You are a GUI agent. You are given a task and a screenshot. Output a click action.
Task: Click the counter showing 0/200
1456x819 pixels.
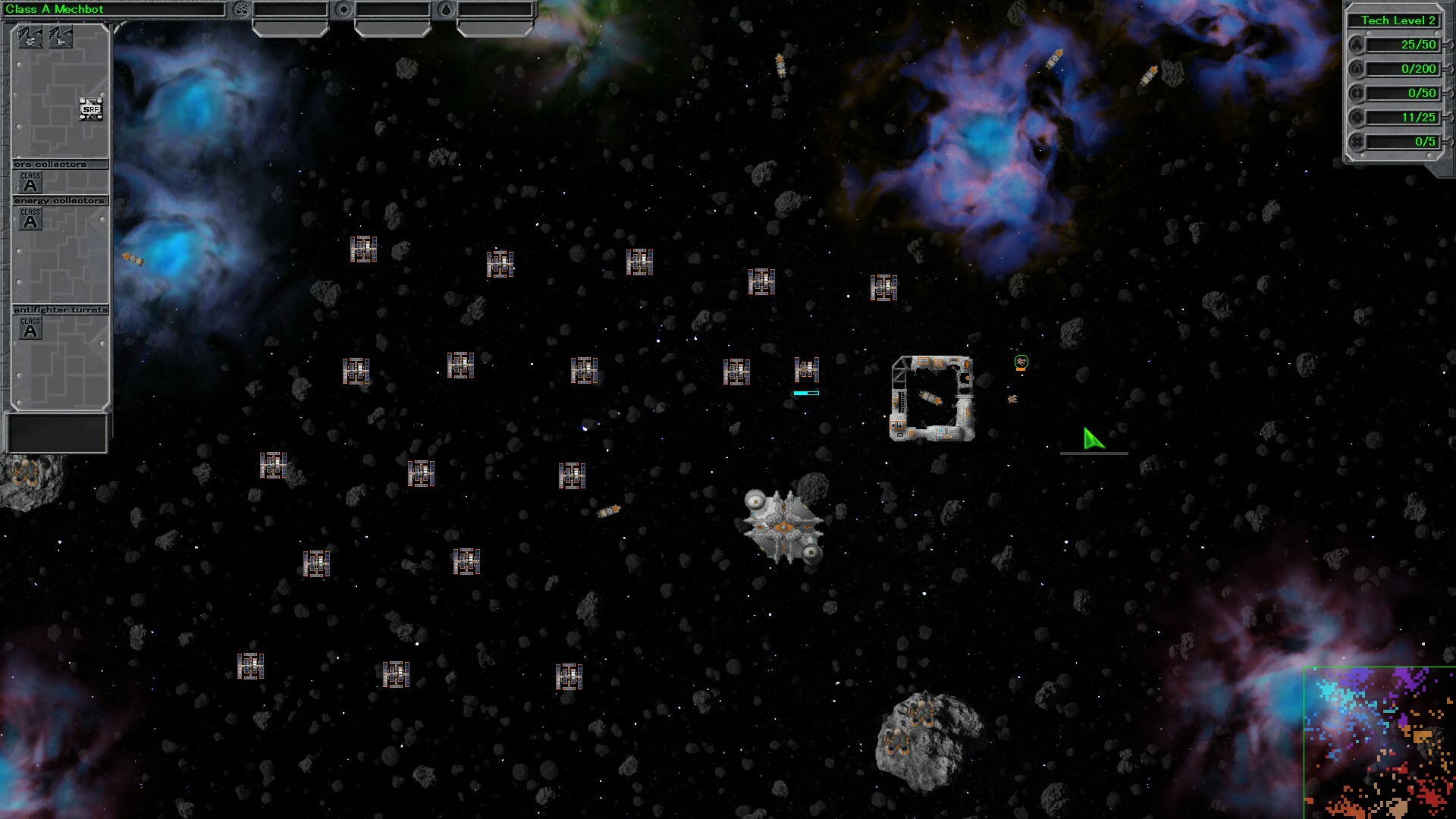pos(1404,69)
